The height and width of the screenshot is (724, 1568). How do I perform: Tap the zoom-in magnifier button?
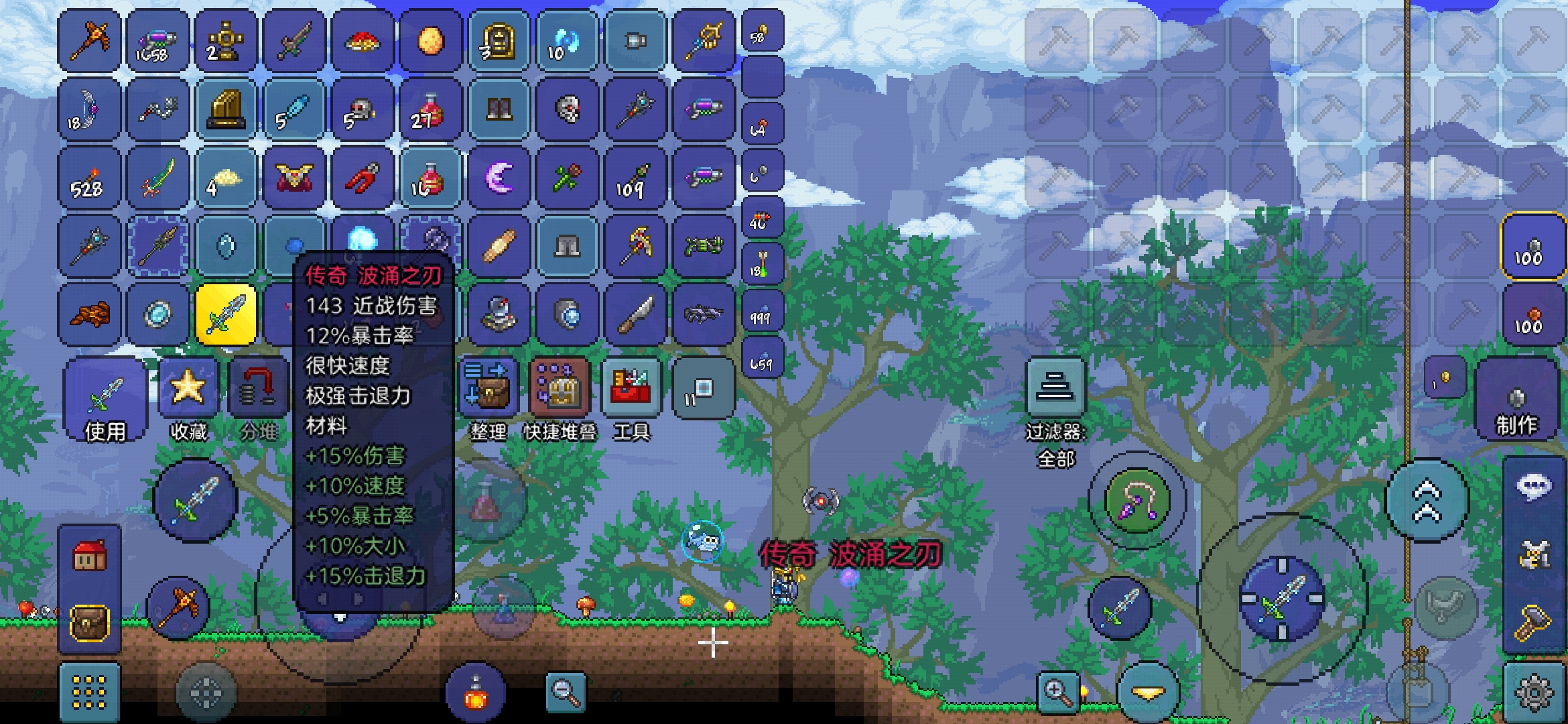(1058, 691)
